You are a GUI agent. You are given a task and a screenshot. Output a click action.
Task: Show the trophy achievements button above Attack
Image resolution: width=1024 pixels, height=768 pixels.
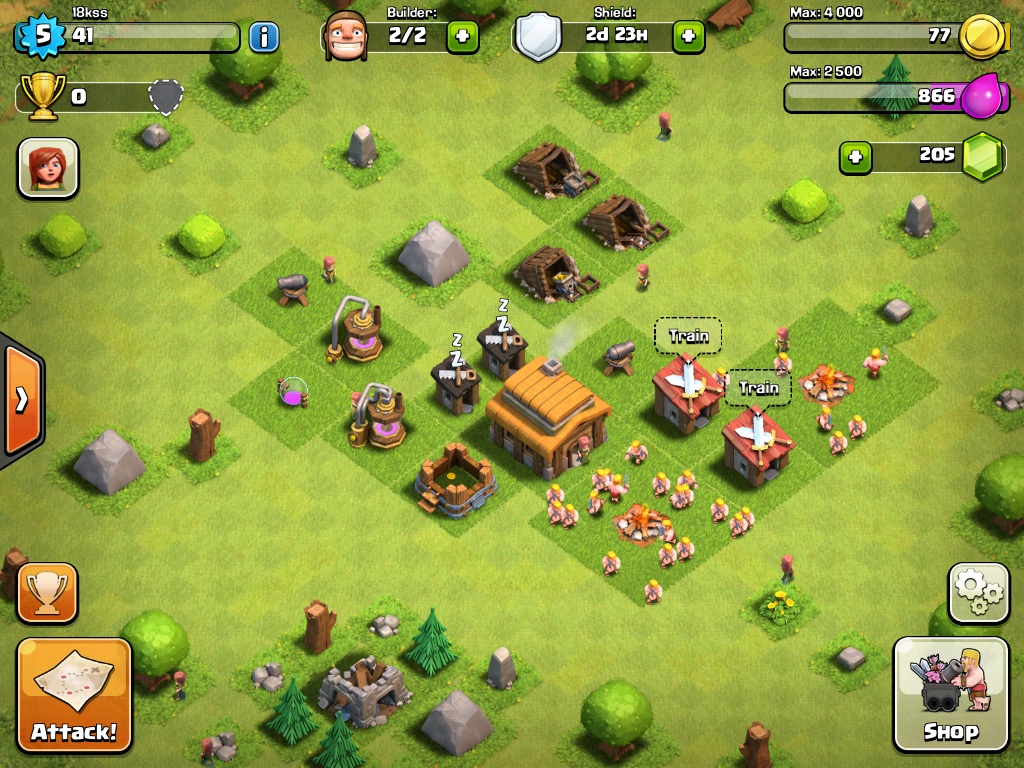point(47,593)
